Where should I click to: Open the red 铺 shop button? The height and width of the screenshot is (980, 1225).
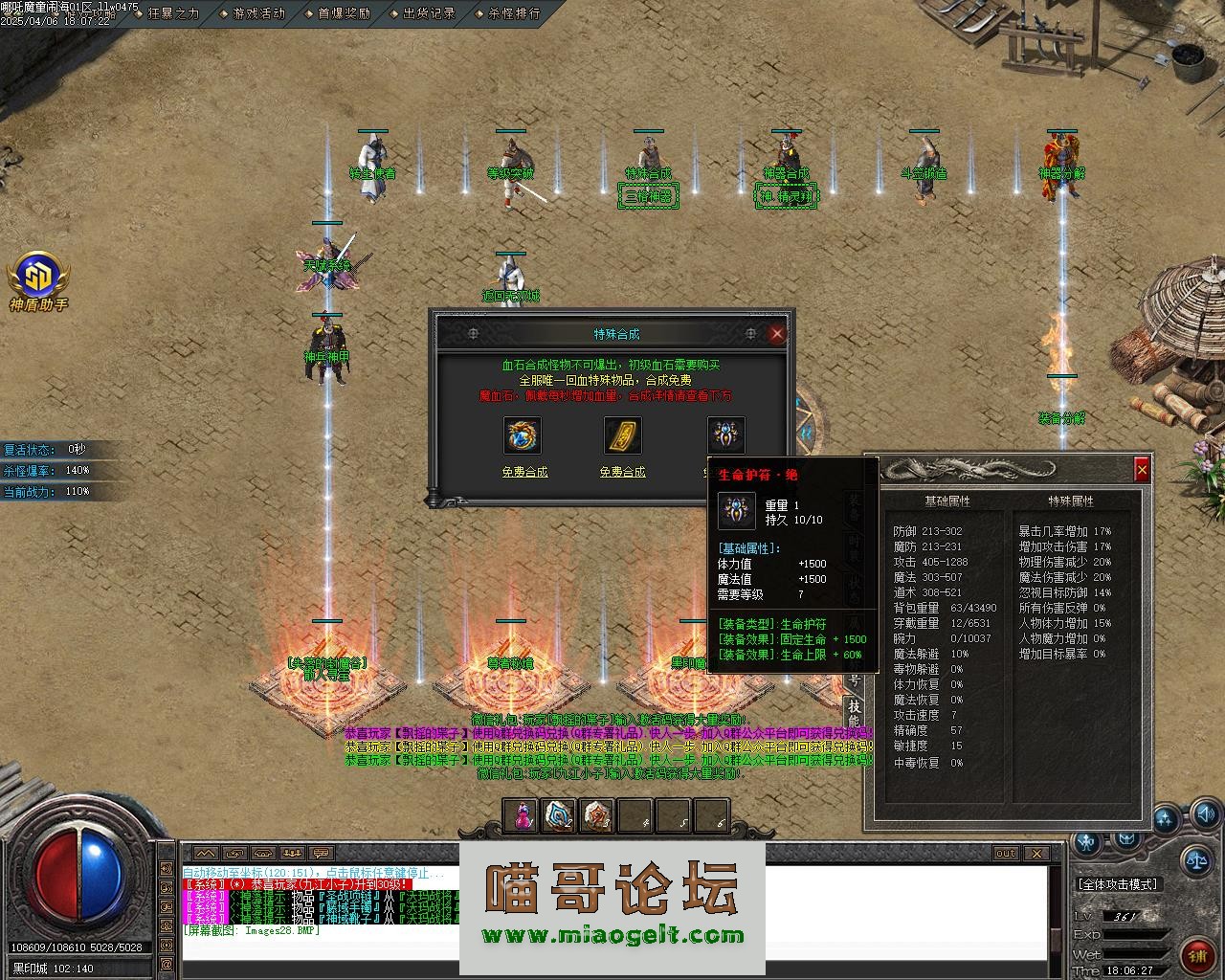1197,955
